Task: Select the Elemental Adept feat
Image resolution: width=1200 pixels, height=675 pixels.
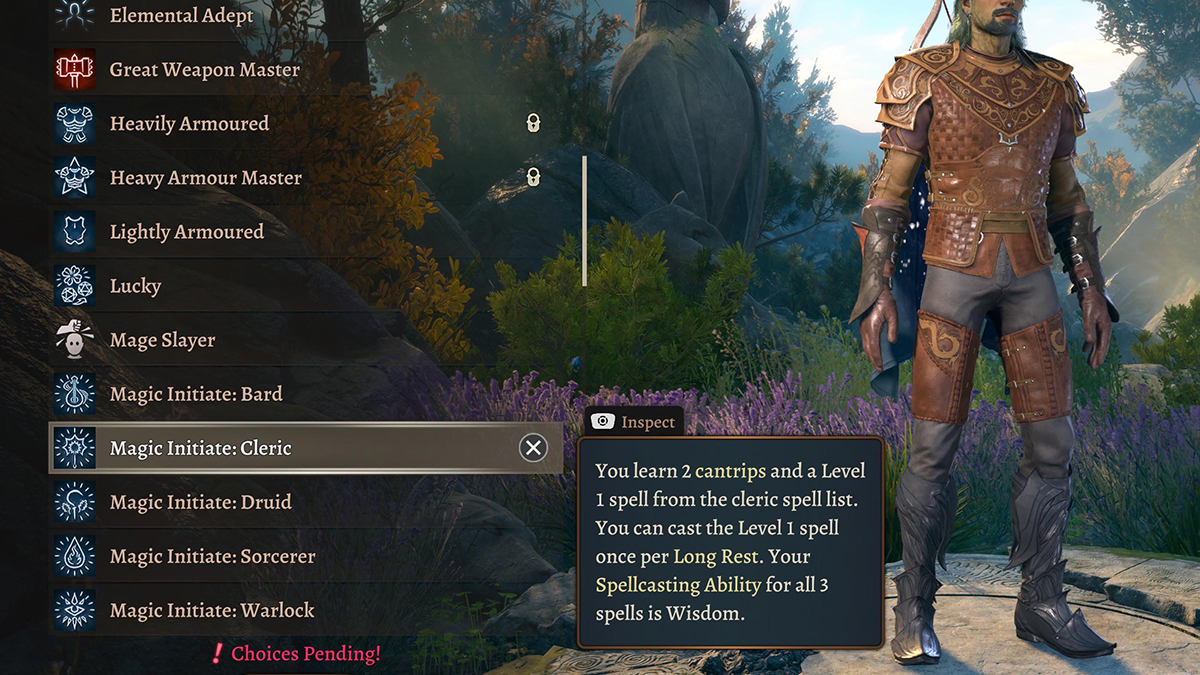Action: click(181, 16)
